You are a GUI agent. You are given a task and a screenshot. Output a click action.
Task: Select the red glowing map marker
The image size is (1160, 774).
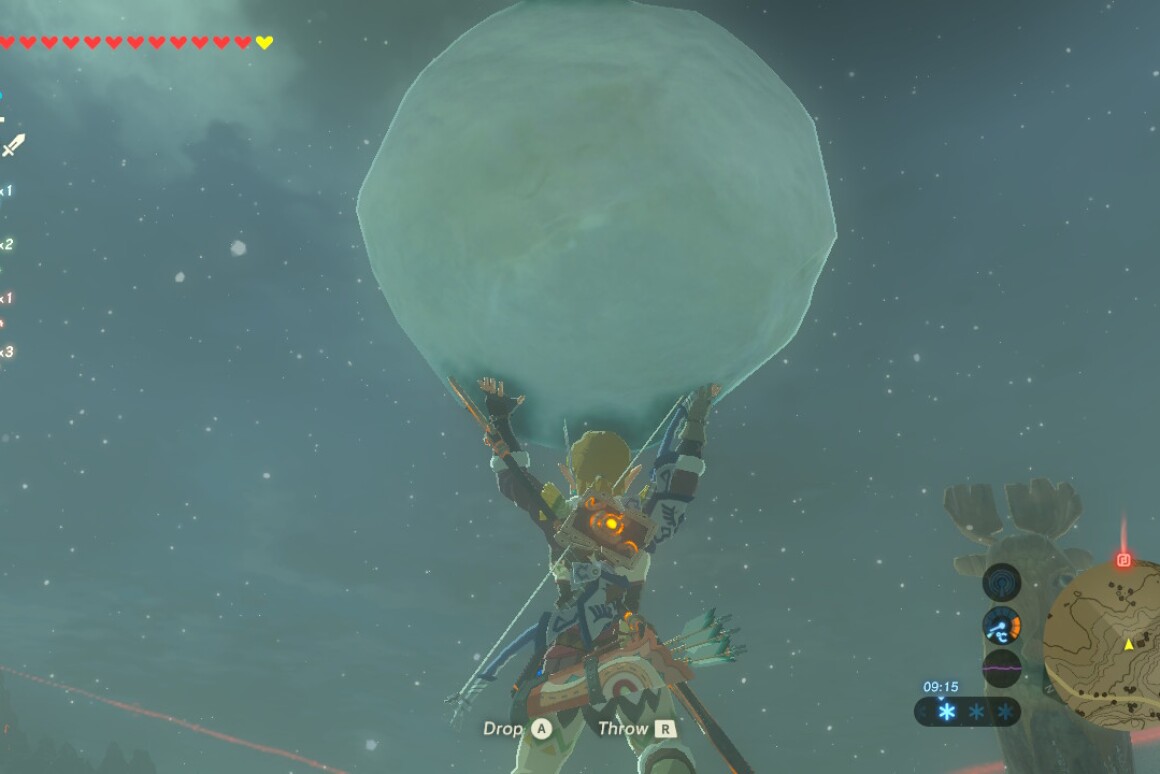tap(1123, 560)
